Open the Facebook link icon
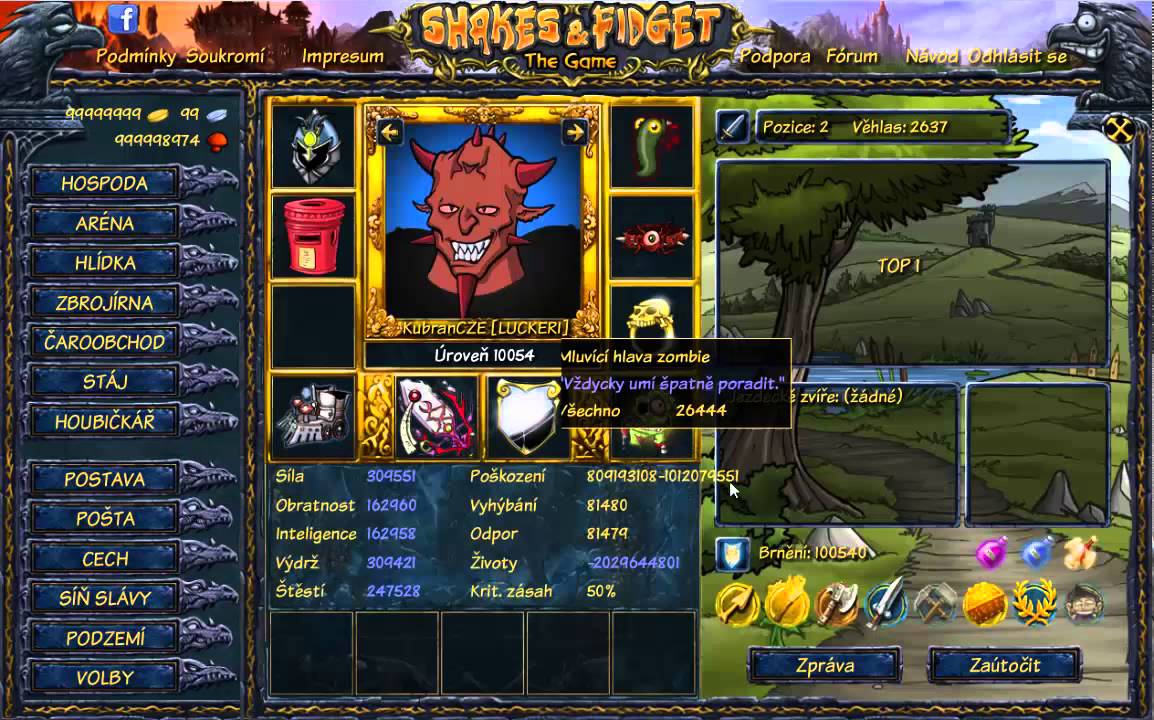1154x720 pixels. [123, 18]
